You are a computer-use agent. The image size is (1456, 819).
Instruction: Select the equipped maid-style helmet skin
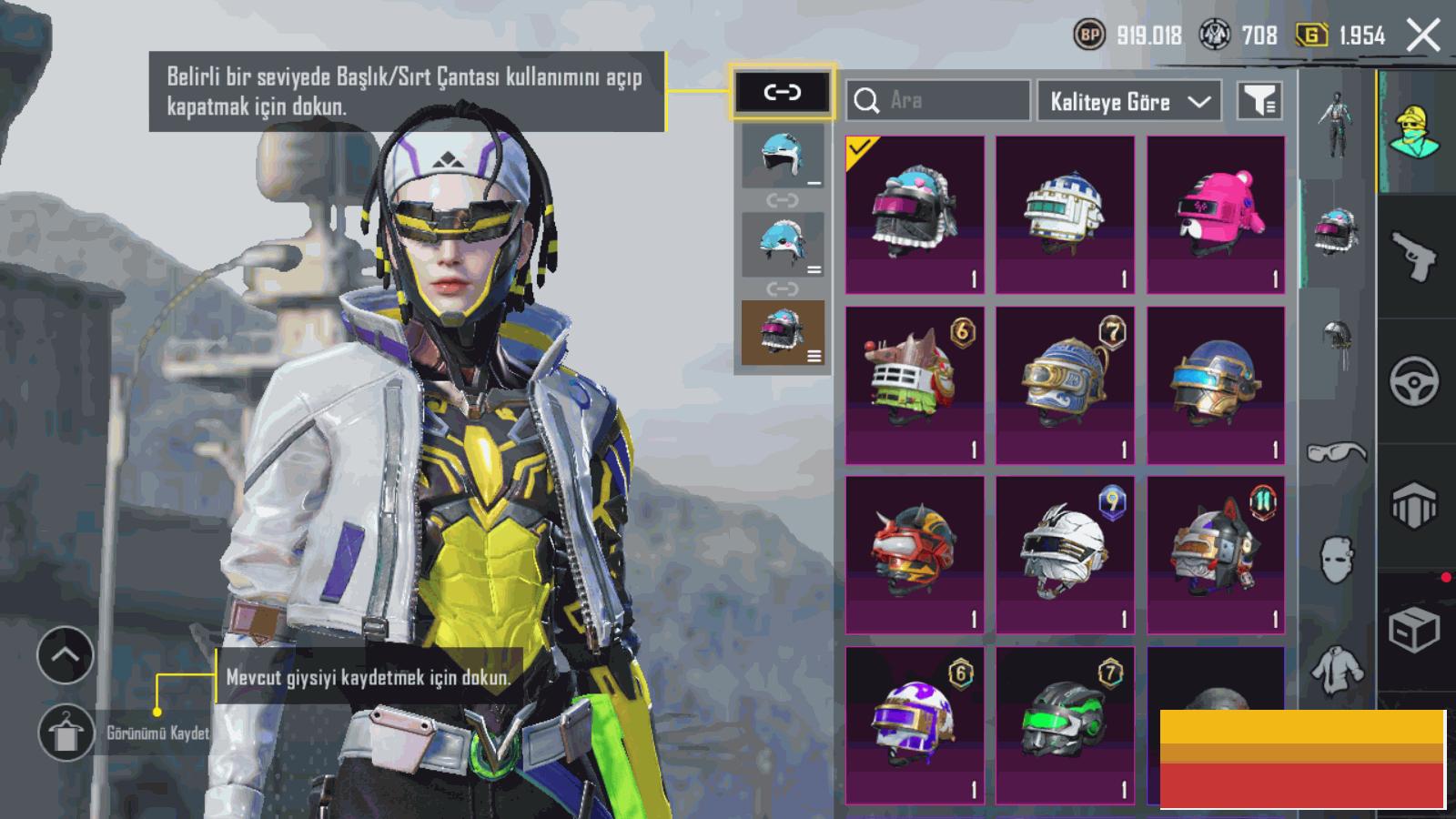(x=915, y=215)
